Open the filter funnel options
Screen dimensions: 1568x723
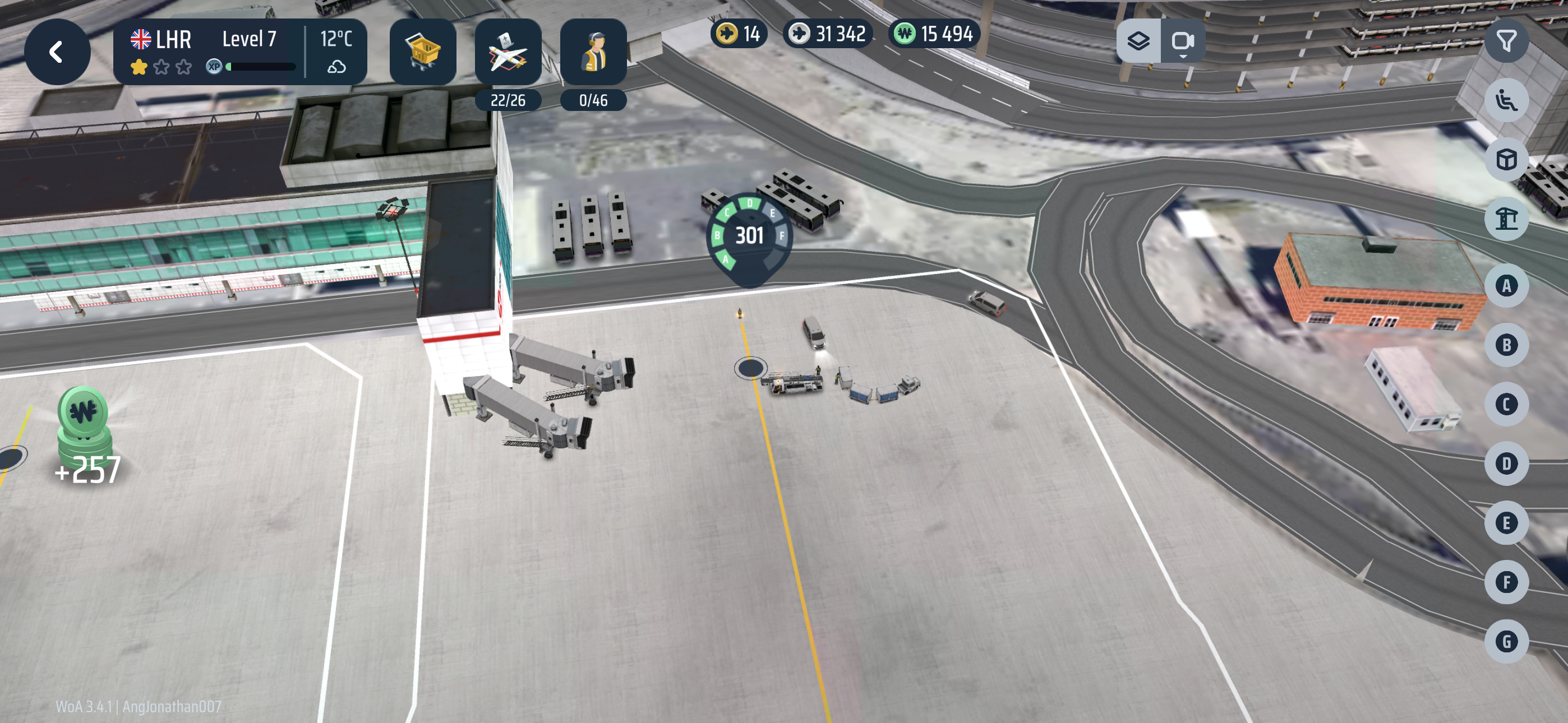pos(1506,41)
